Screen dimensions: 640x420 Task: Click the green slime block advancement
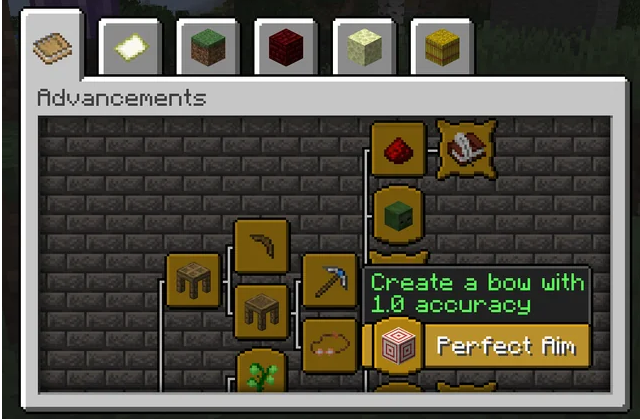[x=398, y=211]
